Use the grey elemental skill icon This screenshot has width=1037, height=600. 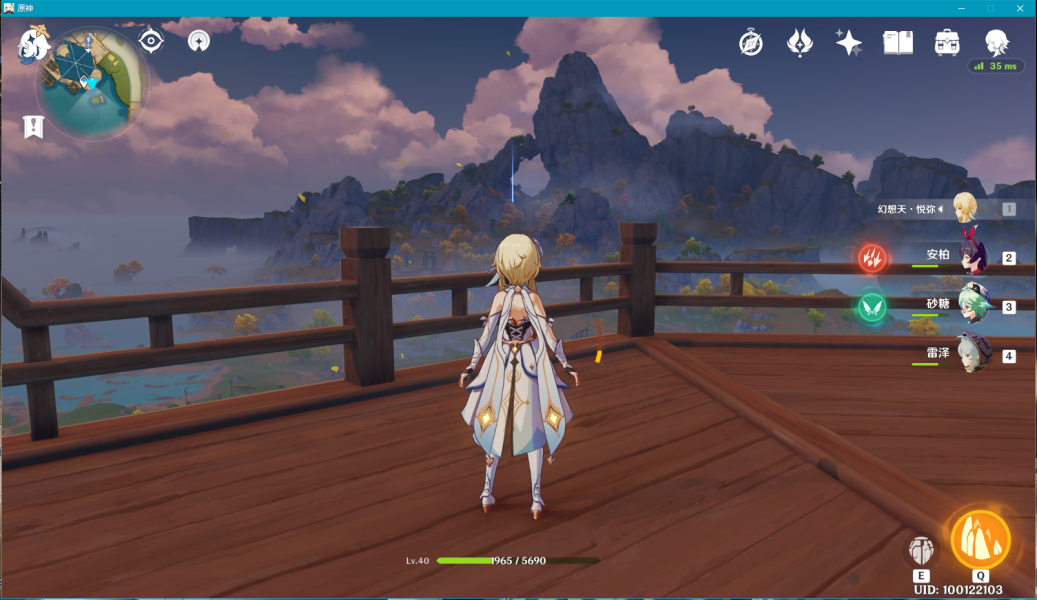[921, 550]
